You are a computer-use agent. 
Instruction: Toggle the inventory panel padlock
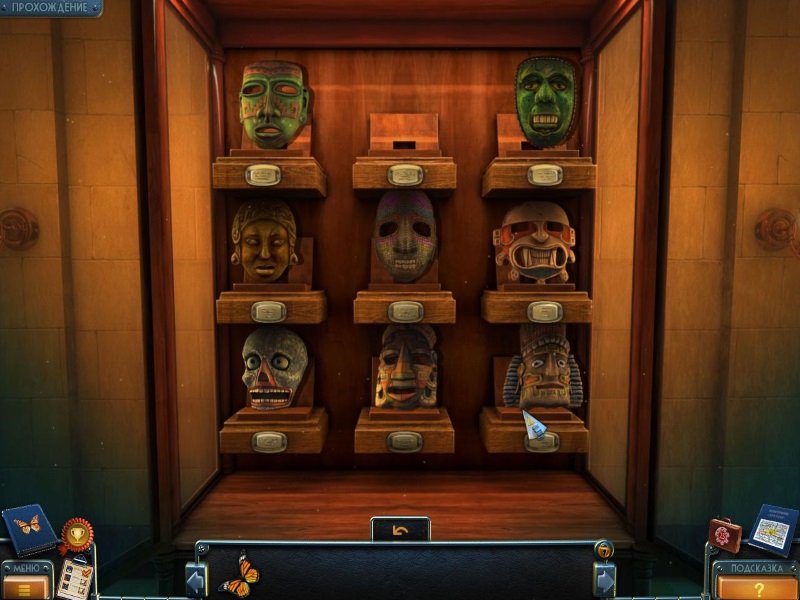603,549
